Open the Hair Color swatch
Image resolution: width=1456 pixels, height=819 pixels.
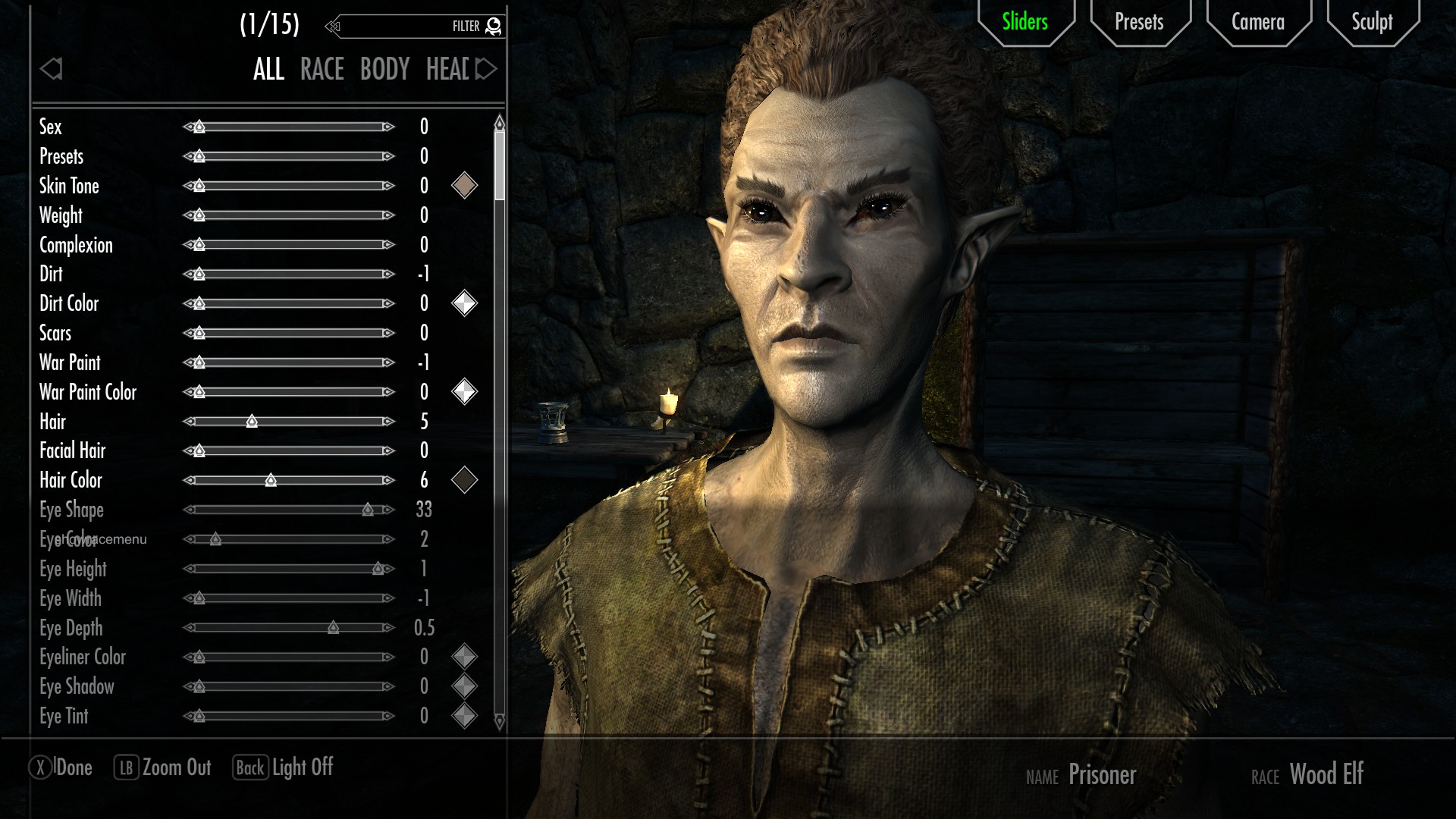464,480
